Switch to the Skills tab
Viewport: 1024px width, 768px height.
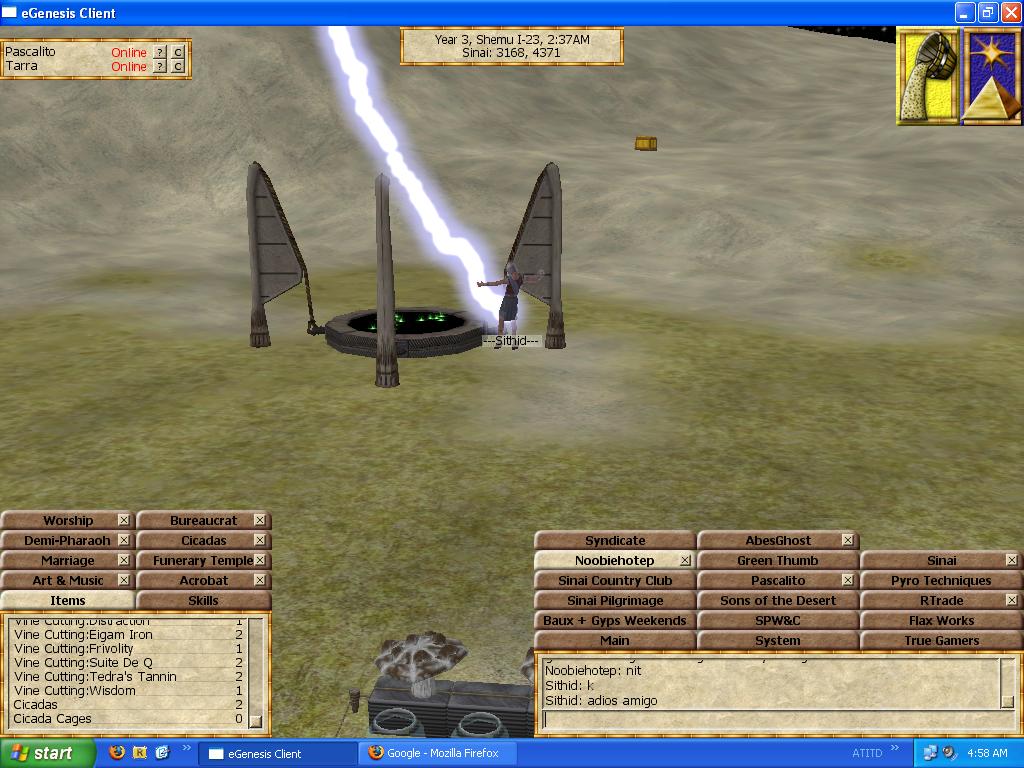point(203,600)
